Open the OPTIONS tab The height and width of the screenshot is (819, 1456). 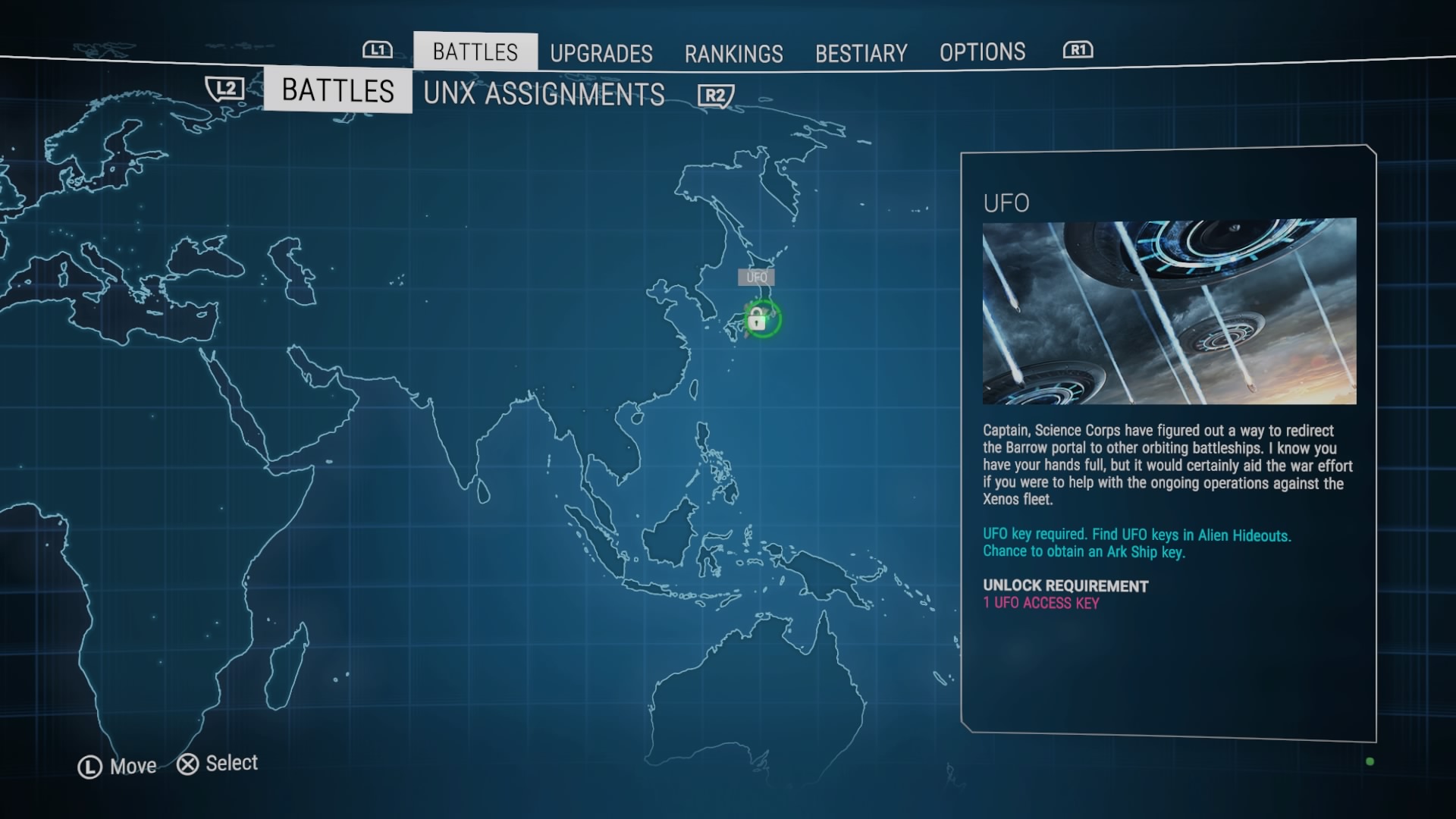pos(982,52)
